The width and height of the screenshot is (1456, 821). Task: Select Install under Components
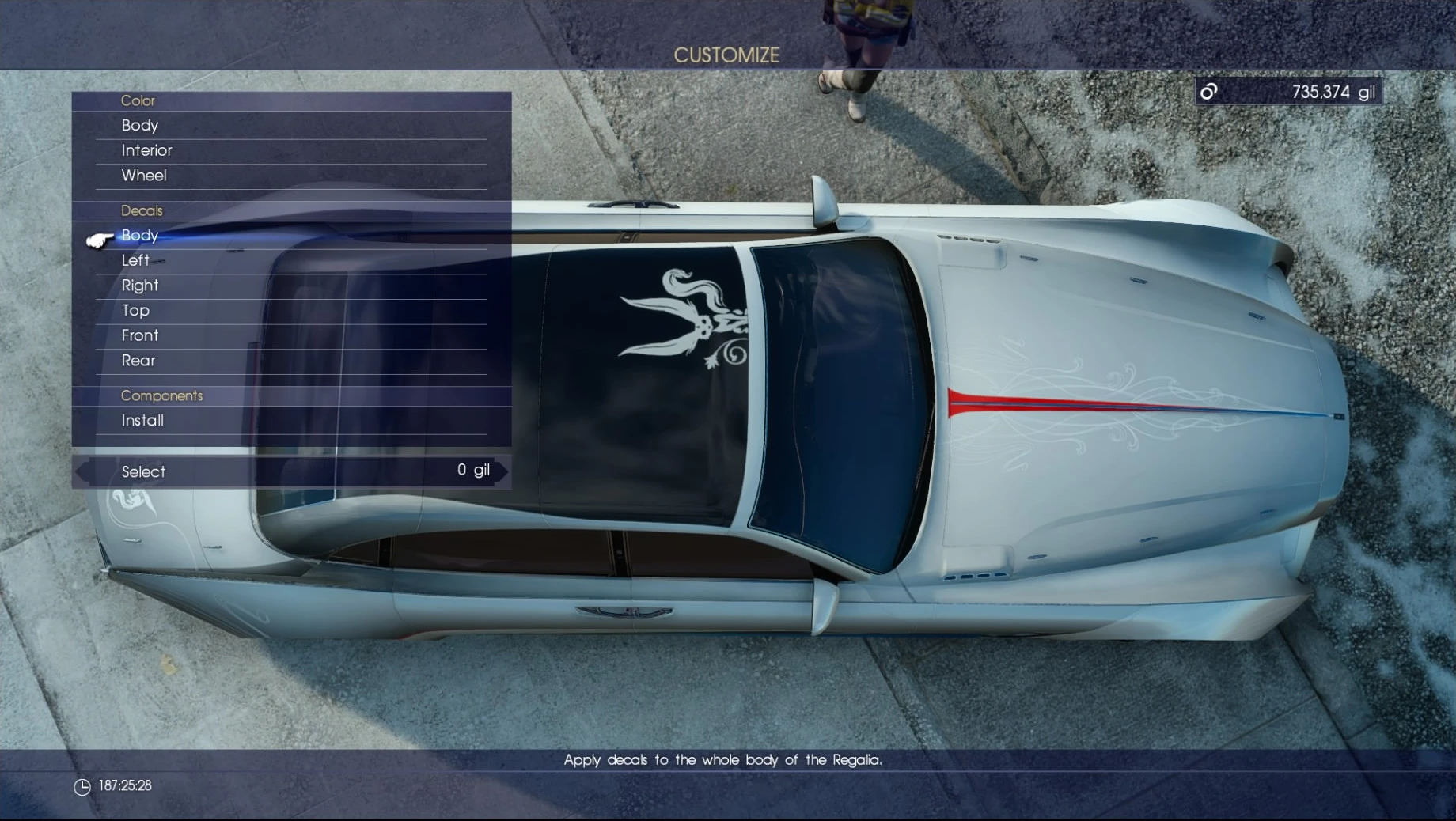pos(143,421)
